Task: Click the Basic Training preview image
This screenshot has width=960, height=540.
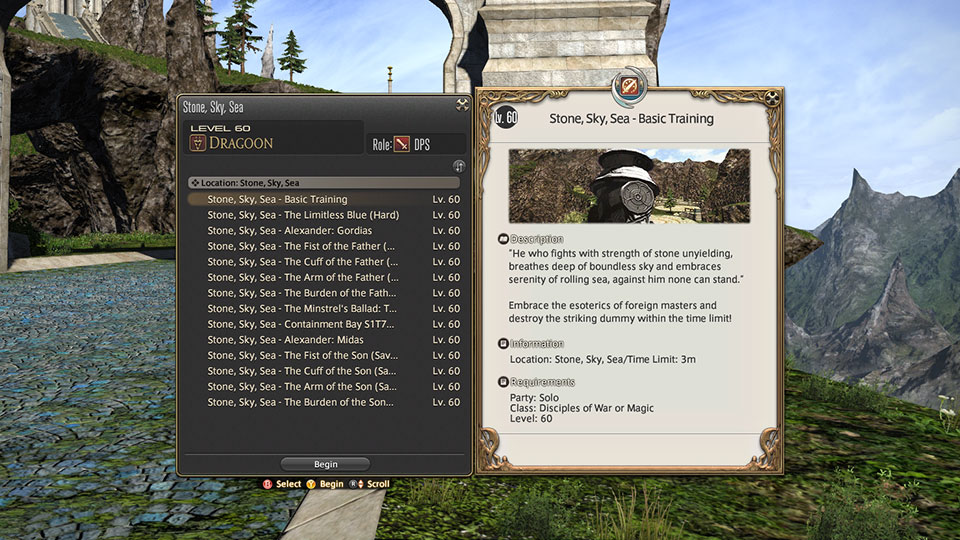Action: pyautogui.click(x=629, y=186)
